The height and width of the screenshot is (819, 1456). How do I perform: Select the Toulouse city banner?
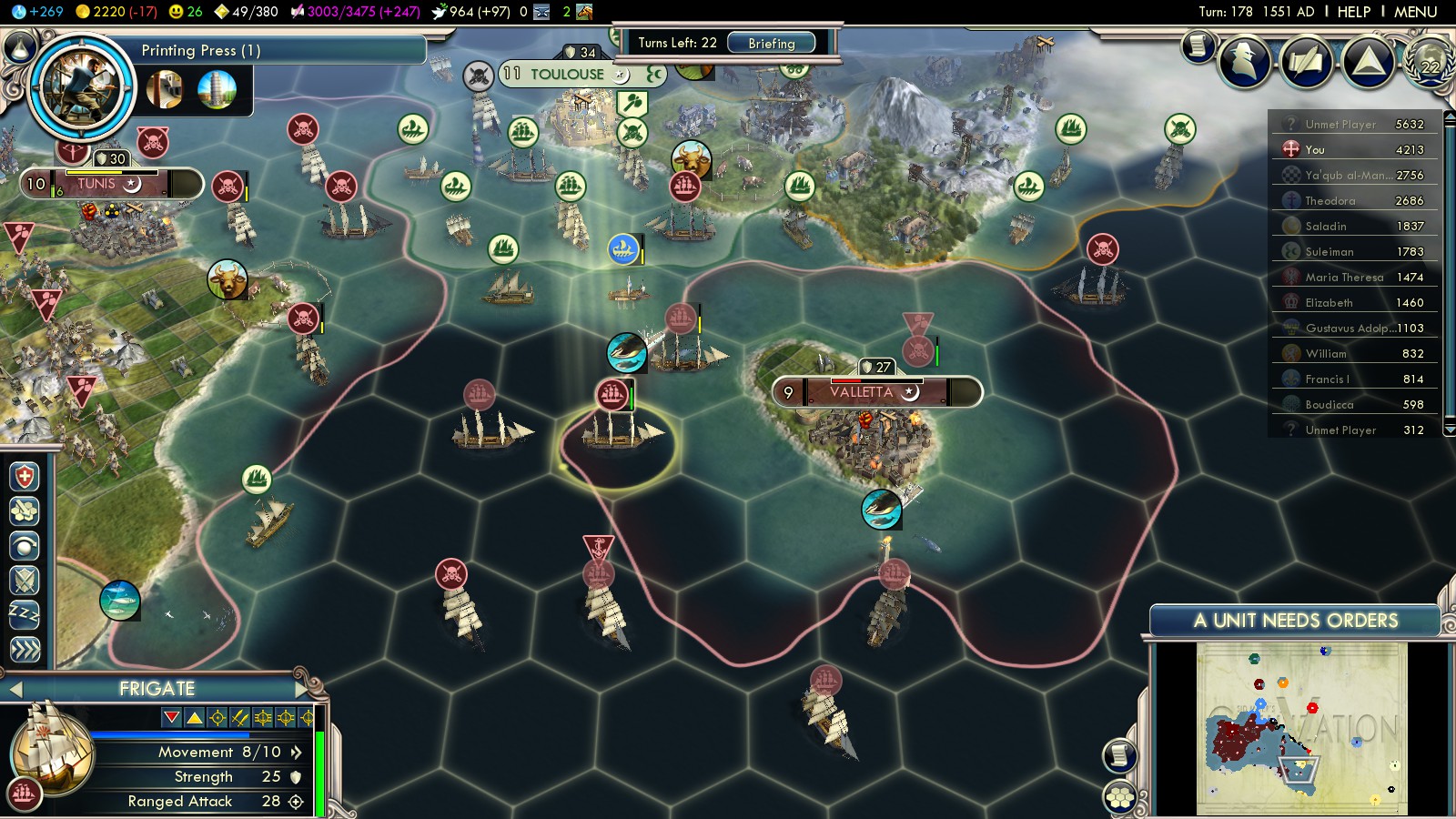tap(567, 74)
